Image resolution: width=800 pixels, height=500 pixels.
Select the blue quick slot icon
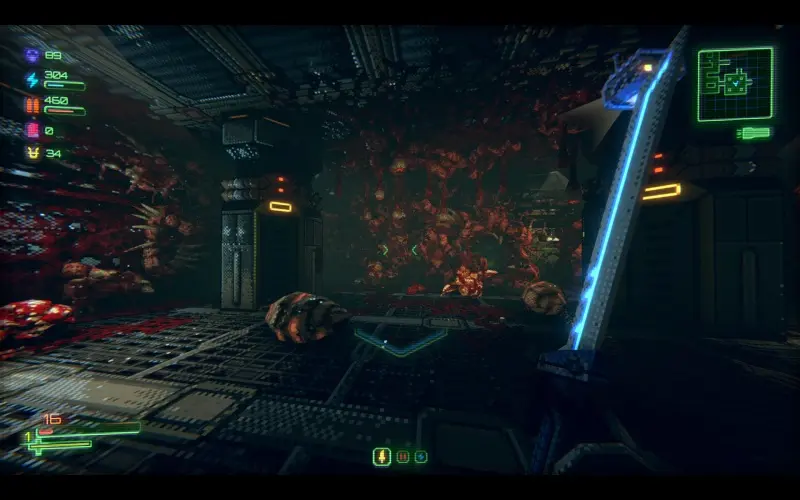pyautogui.click(x=421, y=457)
